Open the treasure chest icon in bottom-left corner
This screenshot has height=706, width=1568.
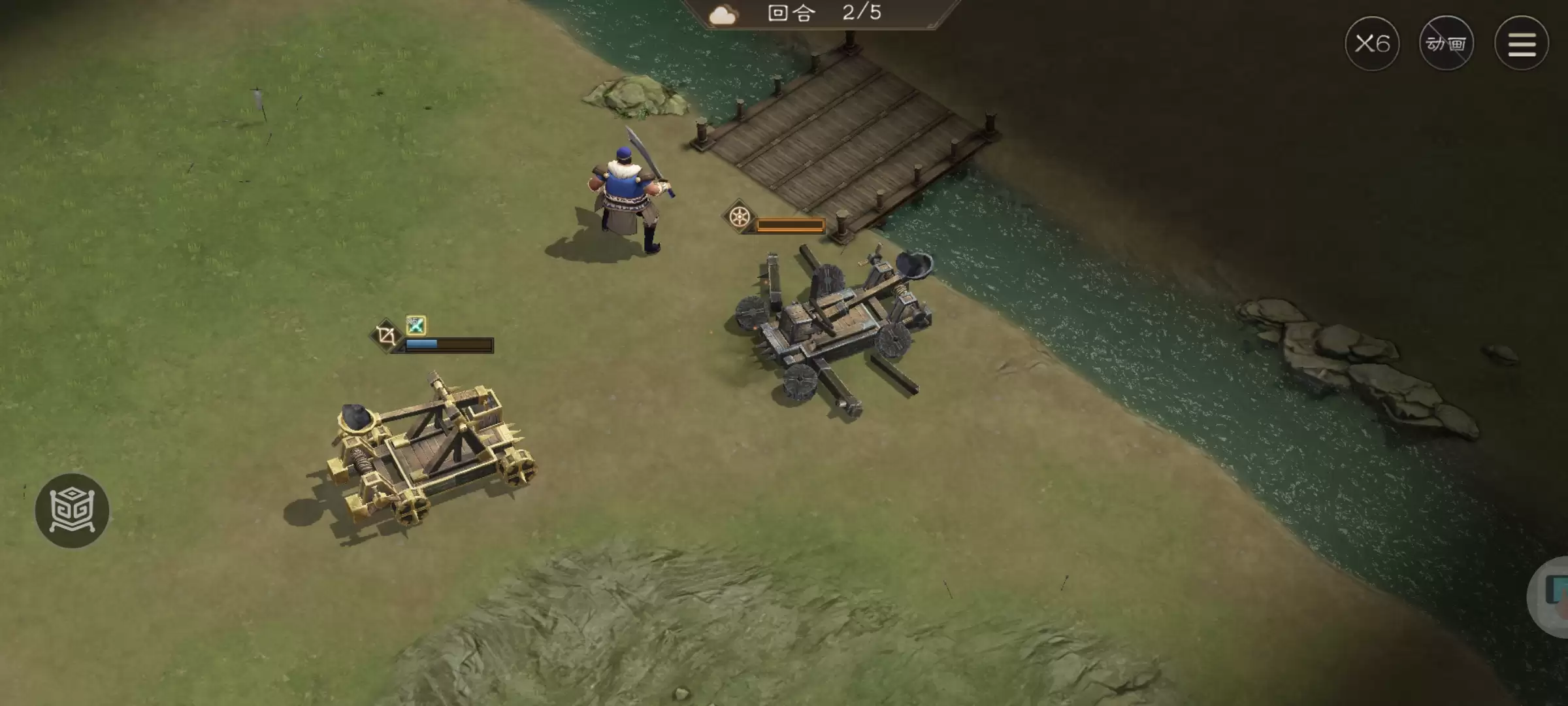tap(73, 511)
